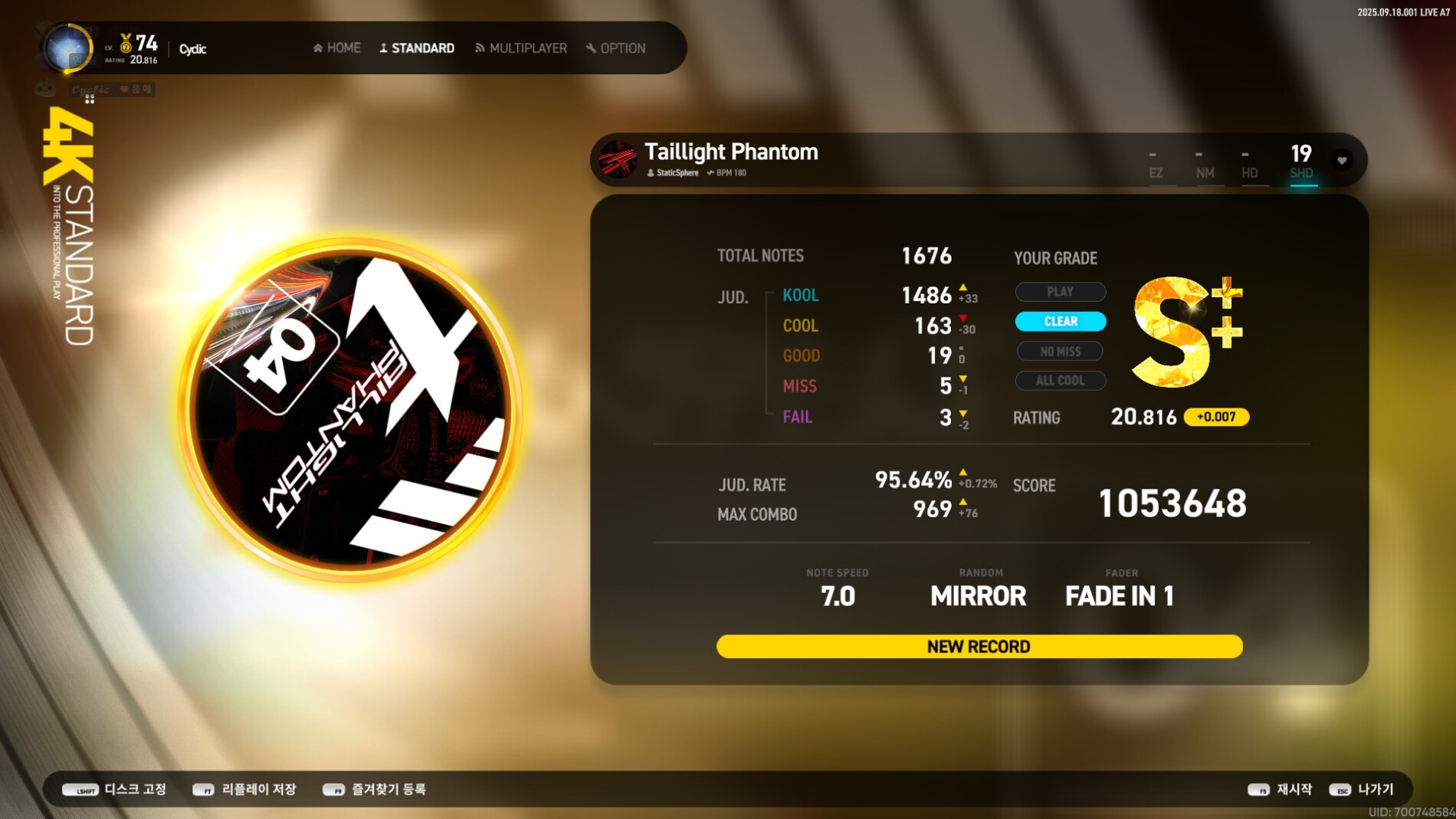The image size is (1456, 819).
Task: Click the player profile avatar
Action: (x=67, y=49)
